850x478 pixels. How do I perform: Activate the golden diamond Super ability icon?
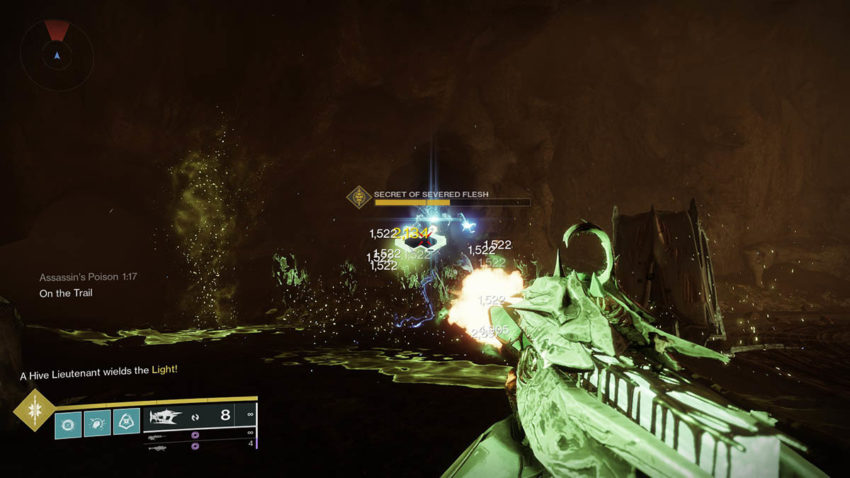34,410
